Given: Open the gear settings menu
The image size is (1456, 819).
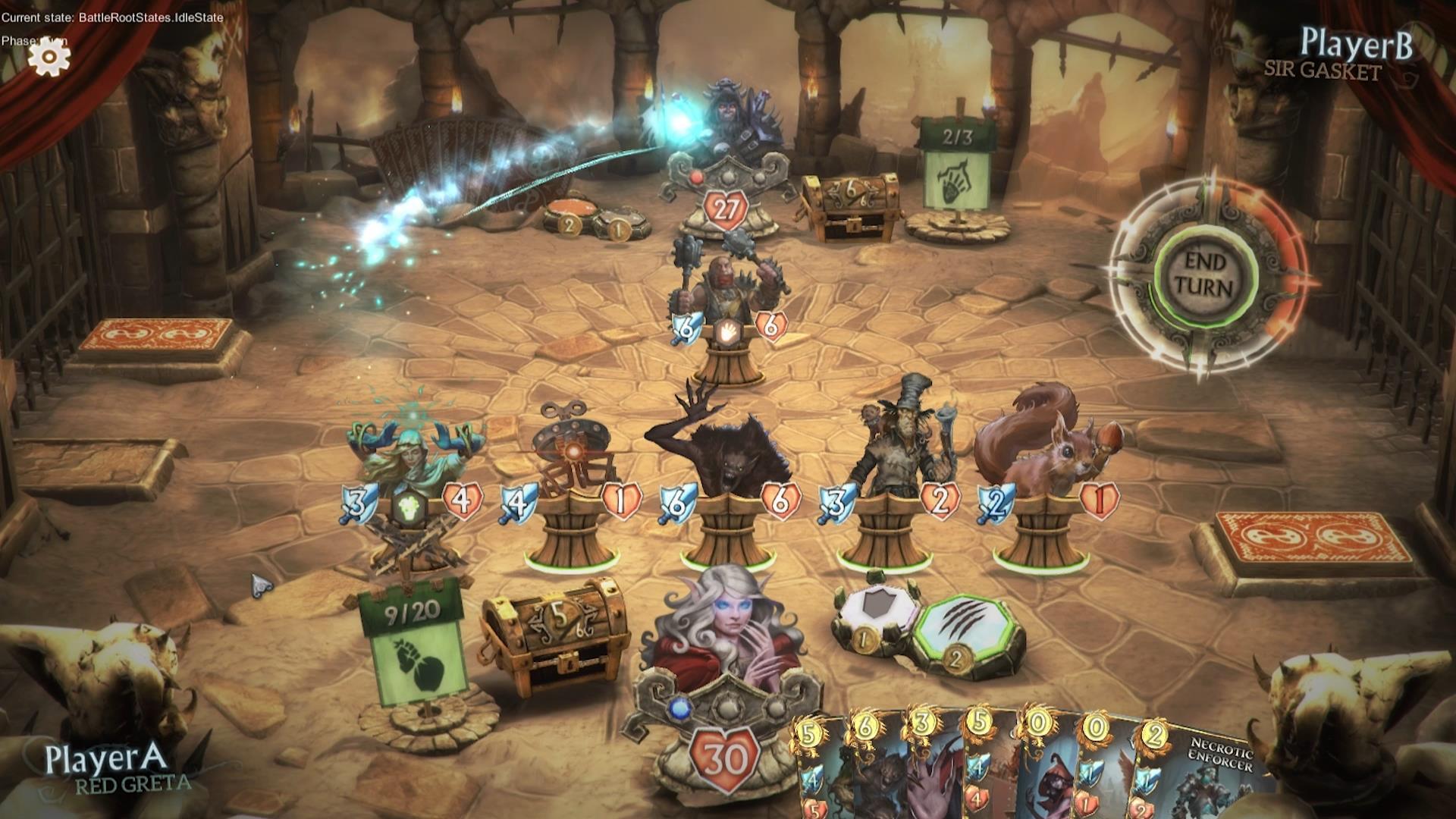Looking at the screenshot, I should (49, 56).
